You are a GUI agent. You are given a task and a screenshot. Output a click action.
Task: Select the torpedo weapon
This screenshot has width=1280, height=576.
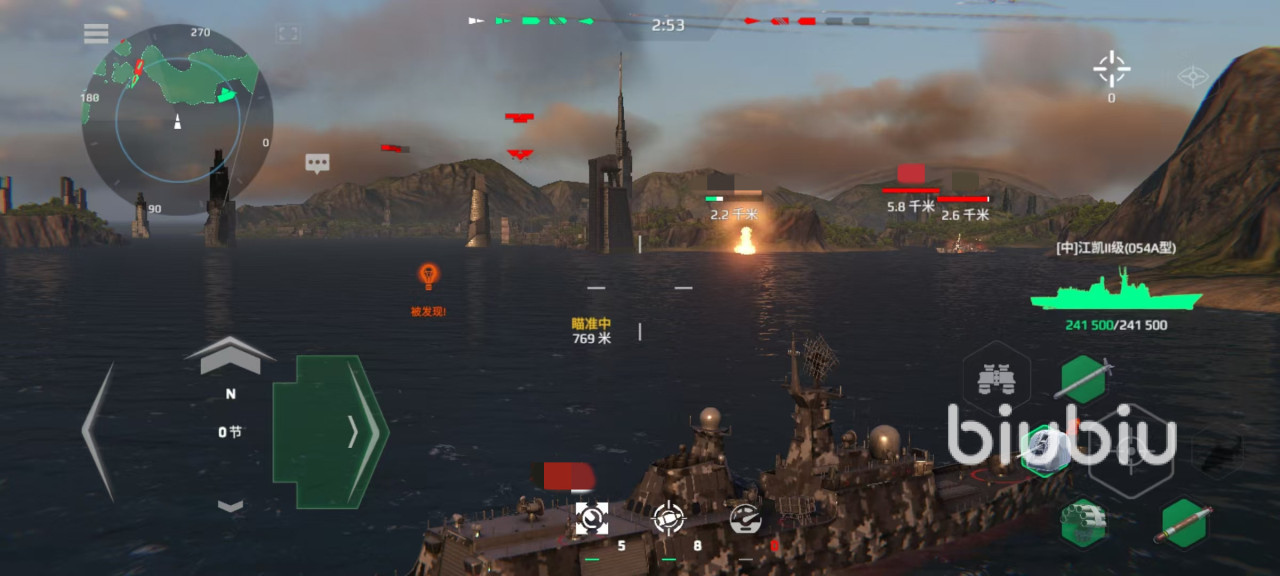pyautogui.click(x=1185, y=523)
